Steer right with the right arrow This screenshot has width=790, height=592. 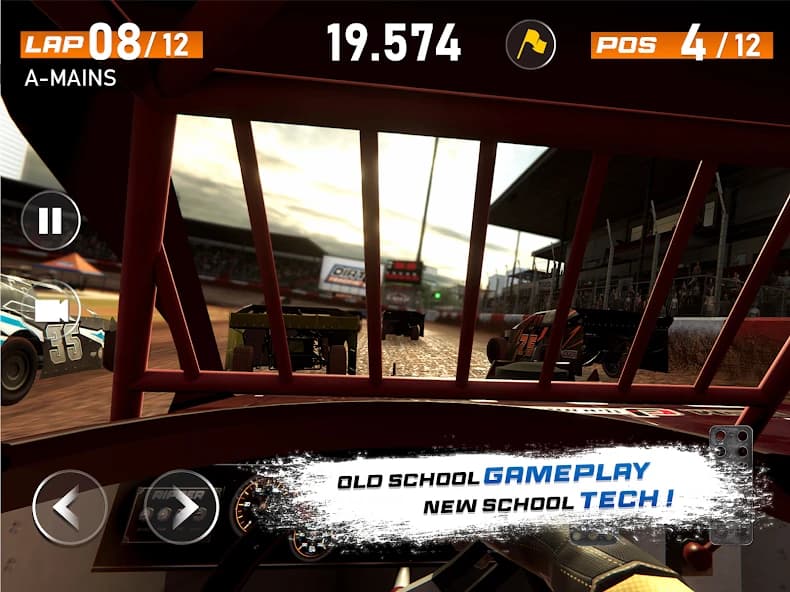[x=181, y=508]
